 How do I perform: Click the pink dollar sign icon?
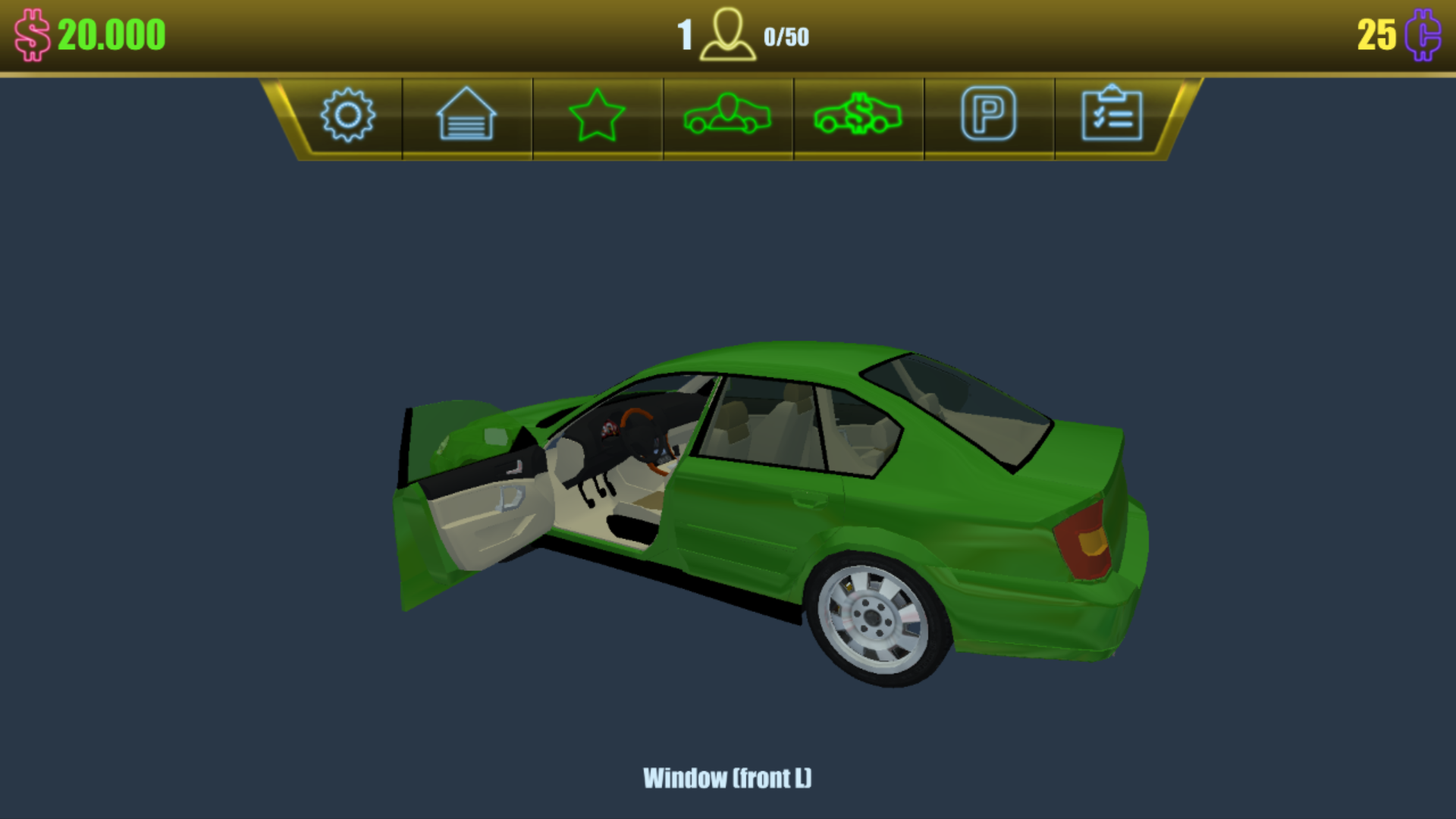32,33
